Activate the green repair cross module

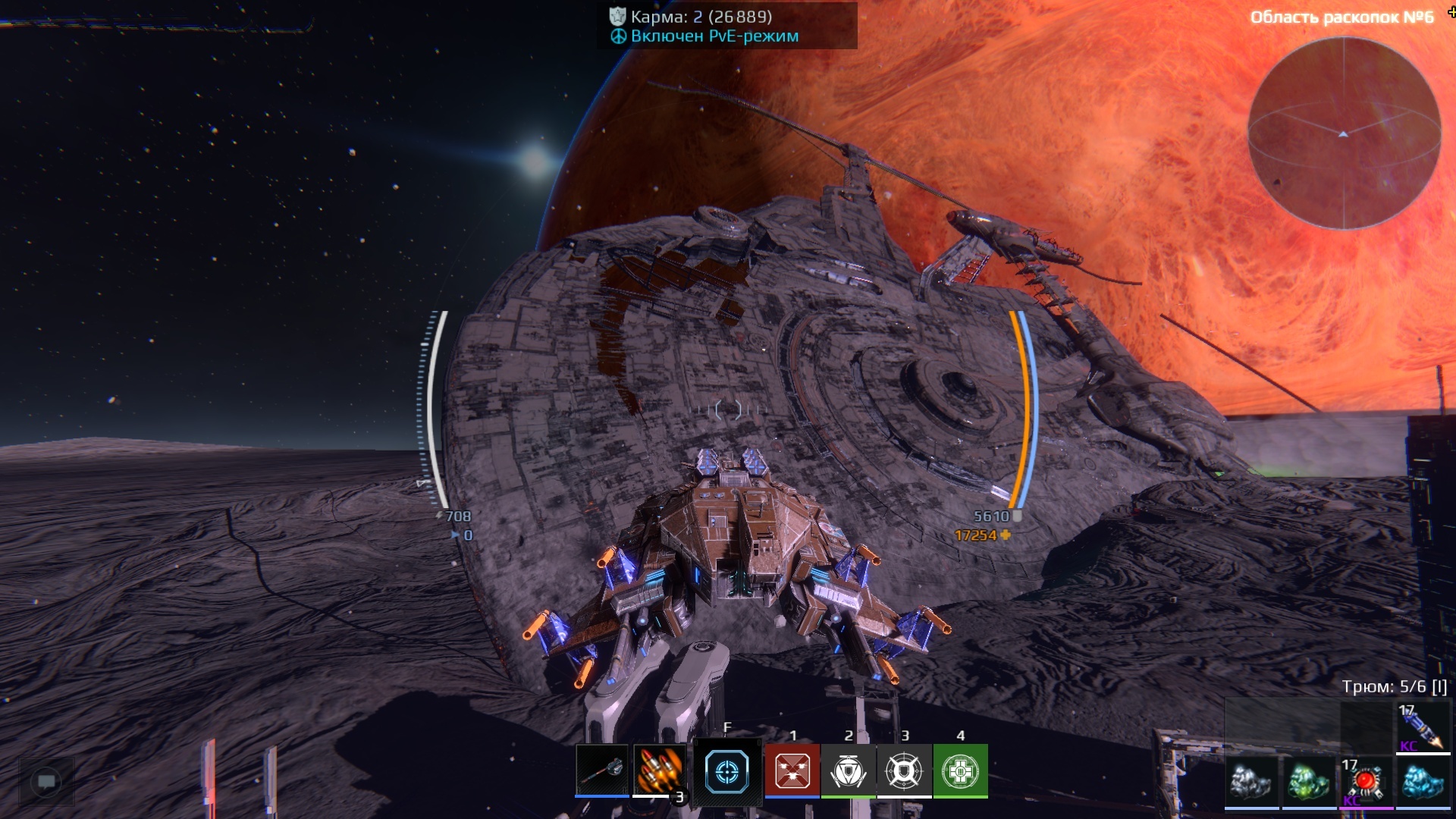(x=961, y=771)
